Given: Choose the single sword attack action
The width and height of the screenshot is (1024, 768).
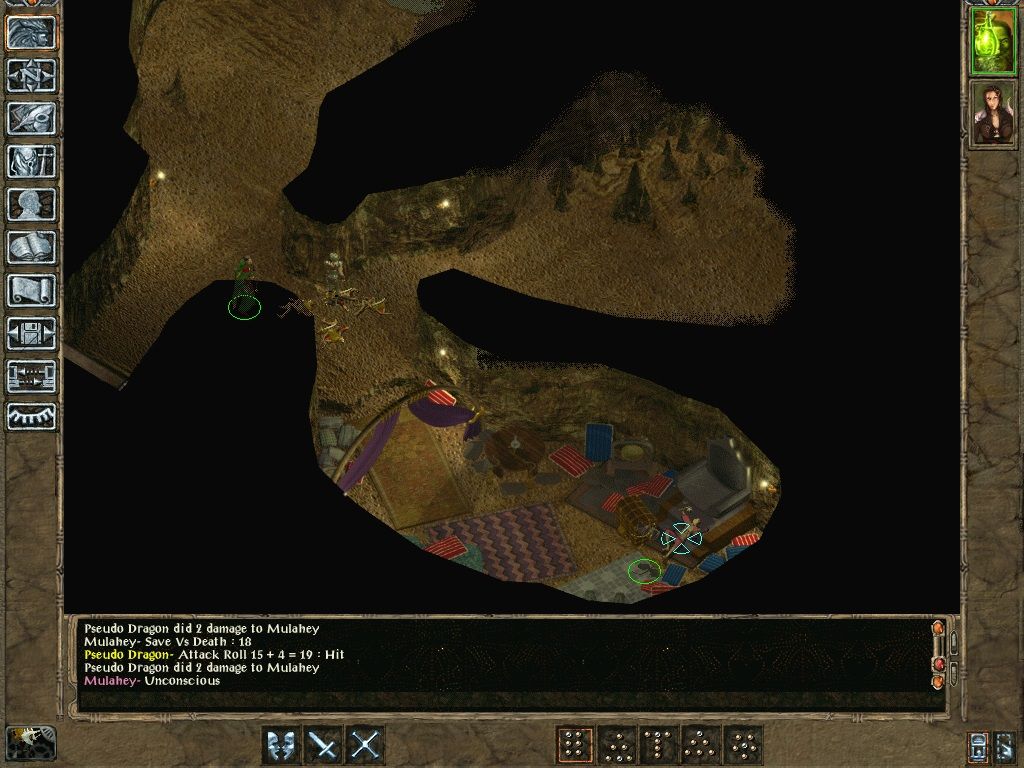Looking at the screenshot, I should coord(323,745).
